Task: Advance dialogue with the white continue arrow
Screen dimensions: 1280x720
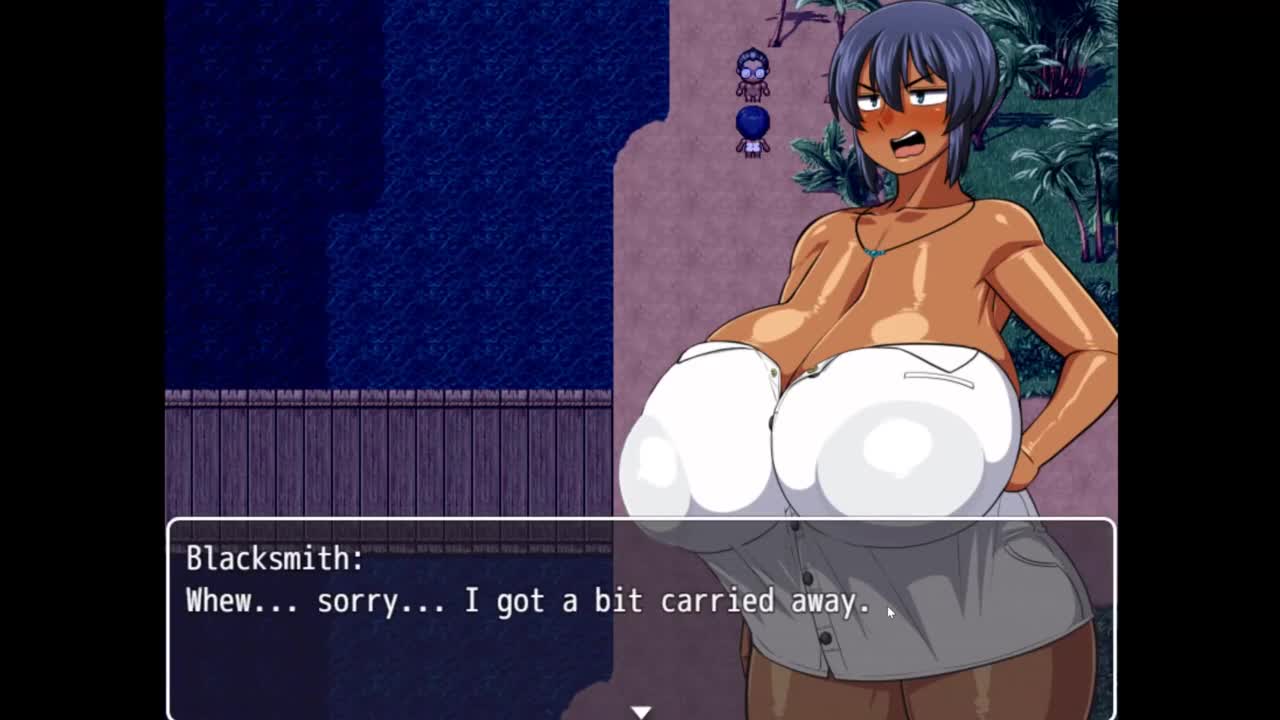Action: click(x=640, y=711)
